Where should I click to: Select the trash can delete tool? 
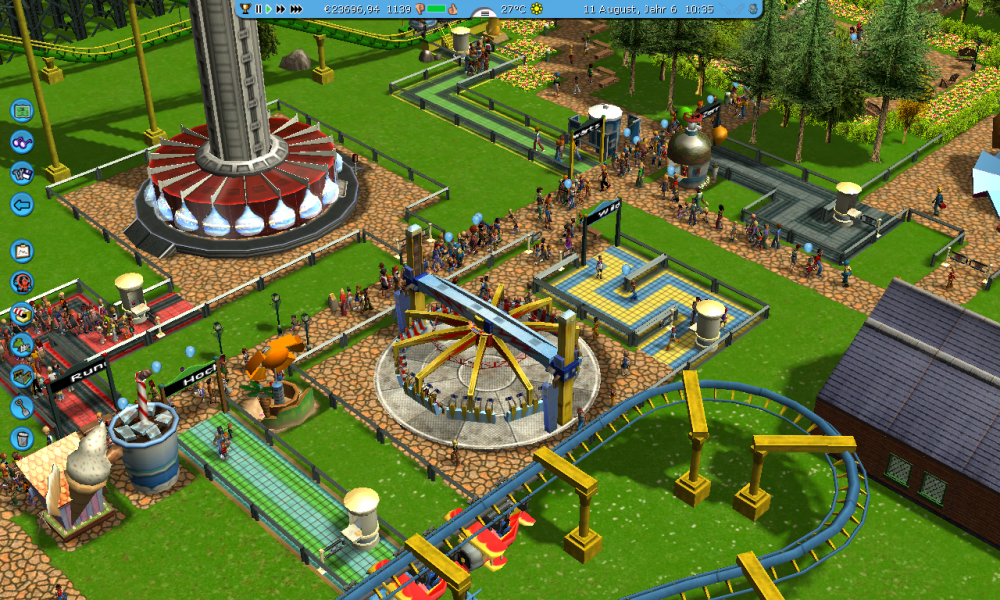[x=22, y=438]
